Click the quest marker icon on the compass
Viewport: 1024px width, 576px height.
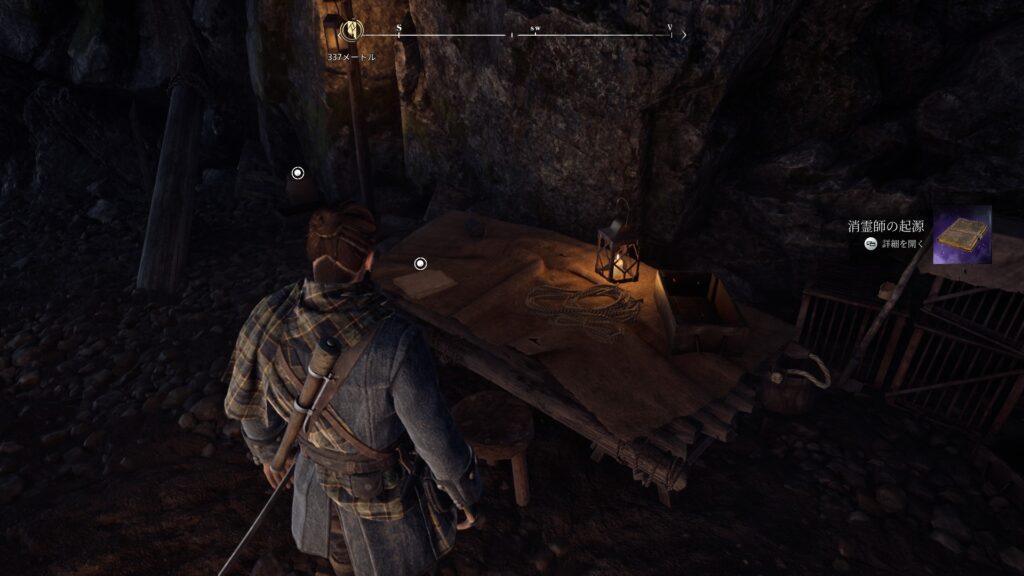pos(351,33)
